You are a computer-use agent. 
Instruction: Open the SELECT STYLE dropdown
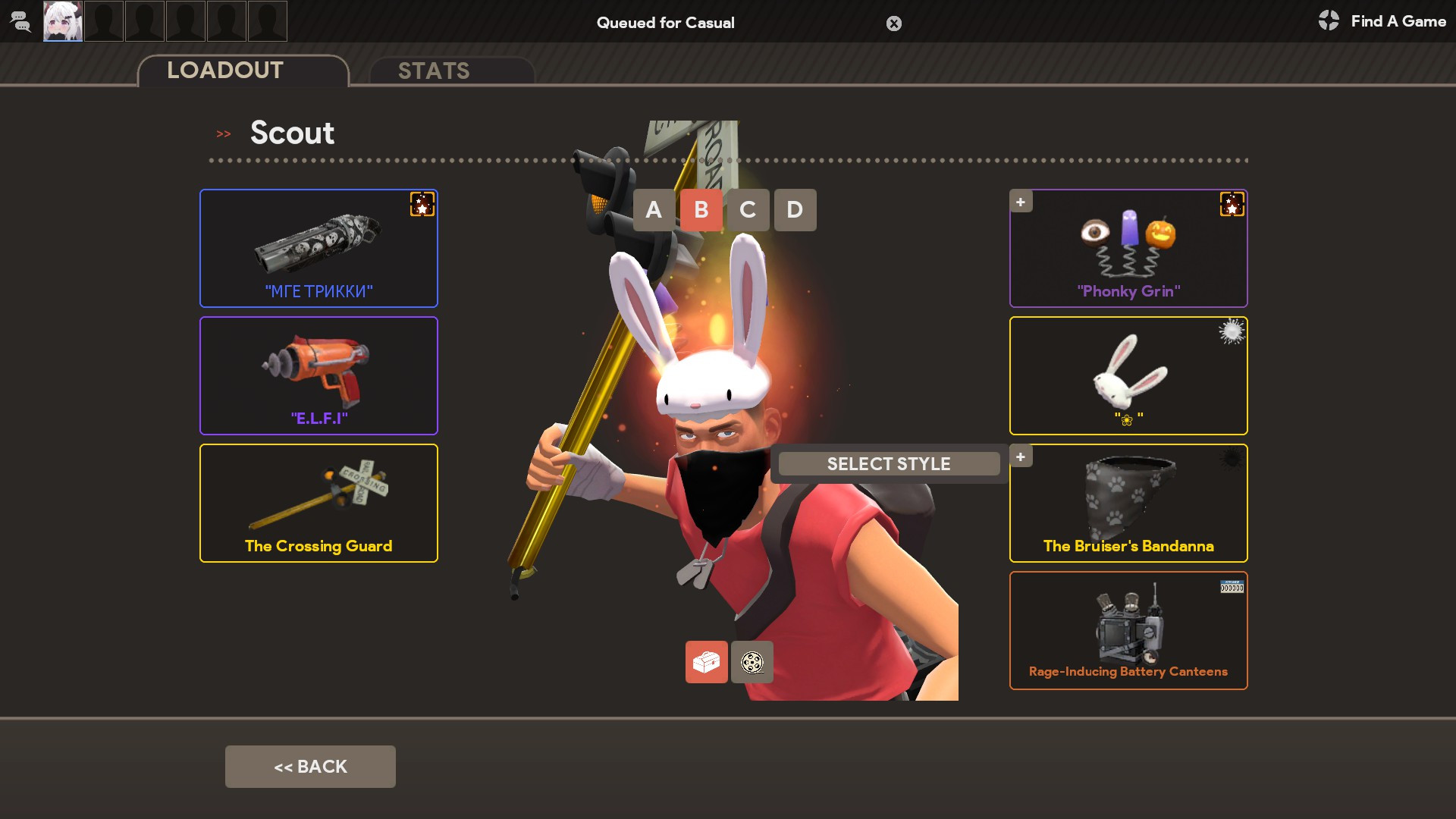[x=889, y=463]
